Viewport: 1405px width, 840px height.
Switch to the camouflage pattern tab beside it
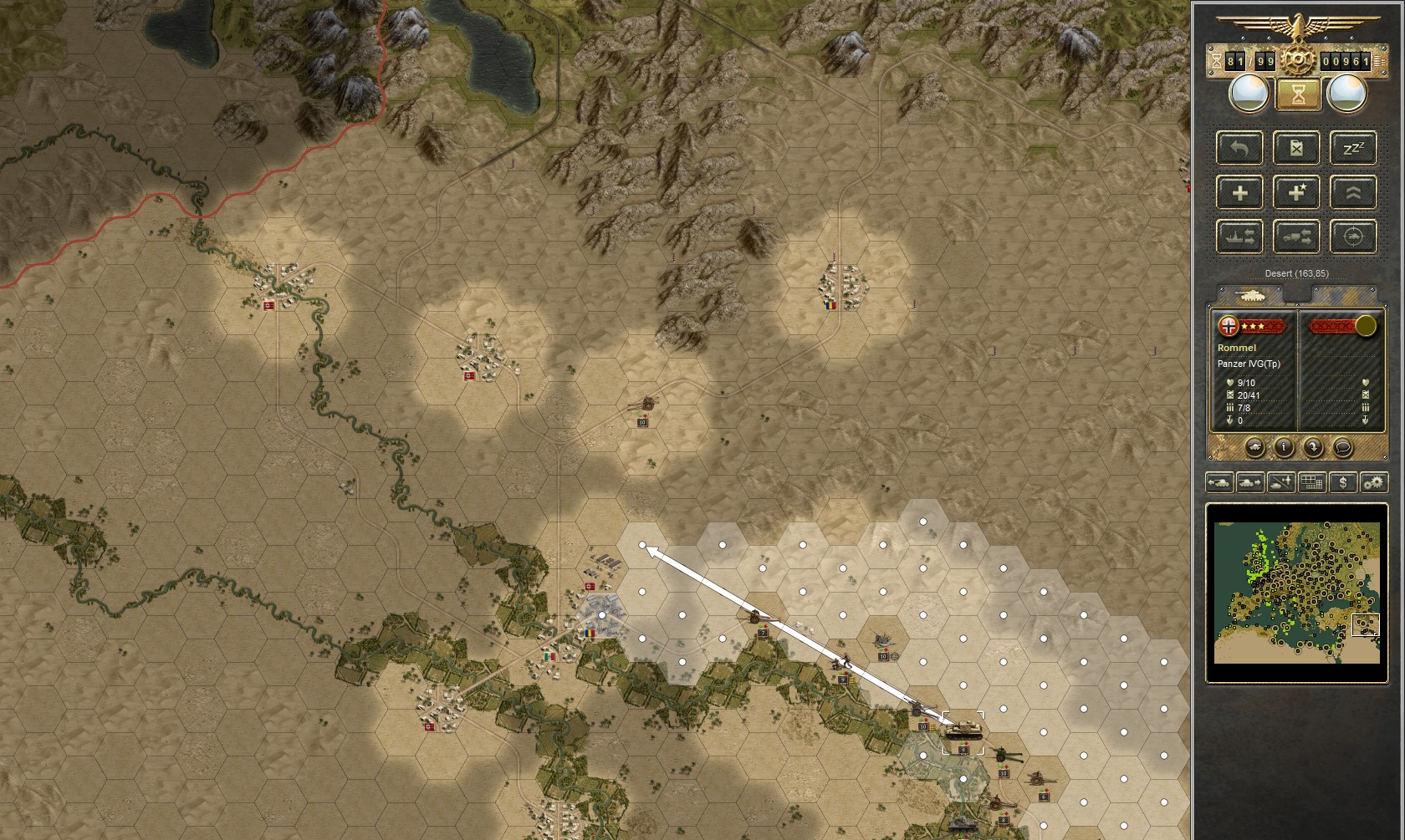coord(1346,295)
